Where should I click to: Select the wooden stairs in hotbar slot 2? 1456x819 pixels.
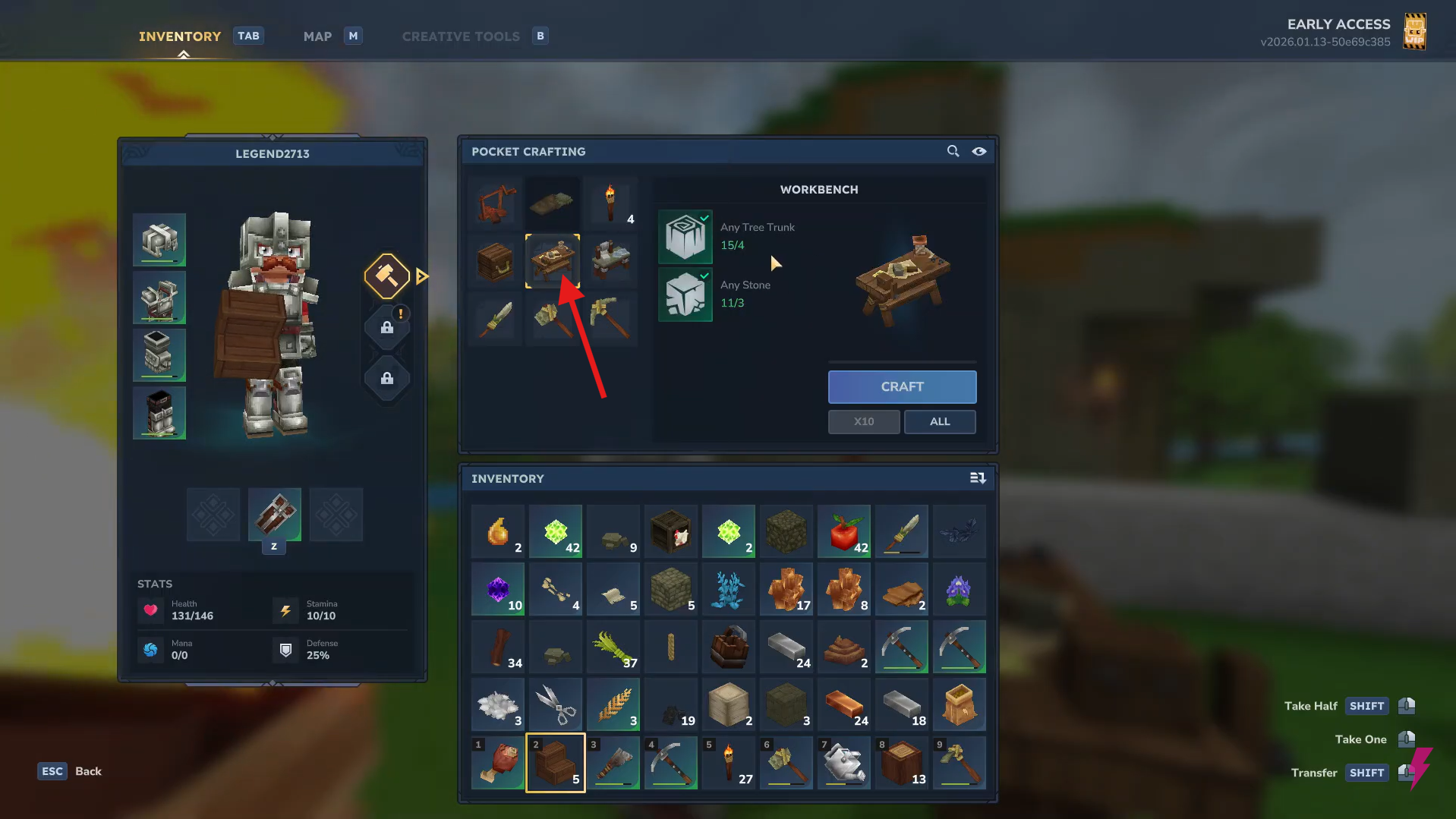tap(555, 763)
